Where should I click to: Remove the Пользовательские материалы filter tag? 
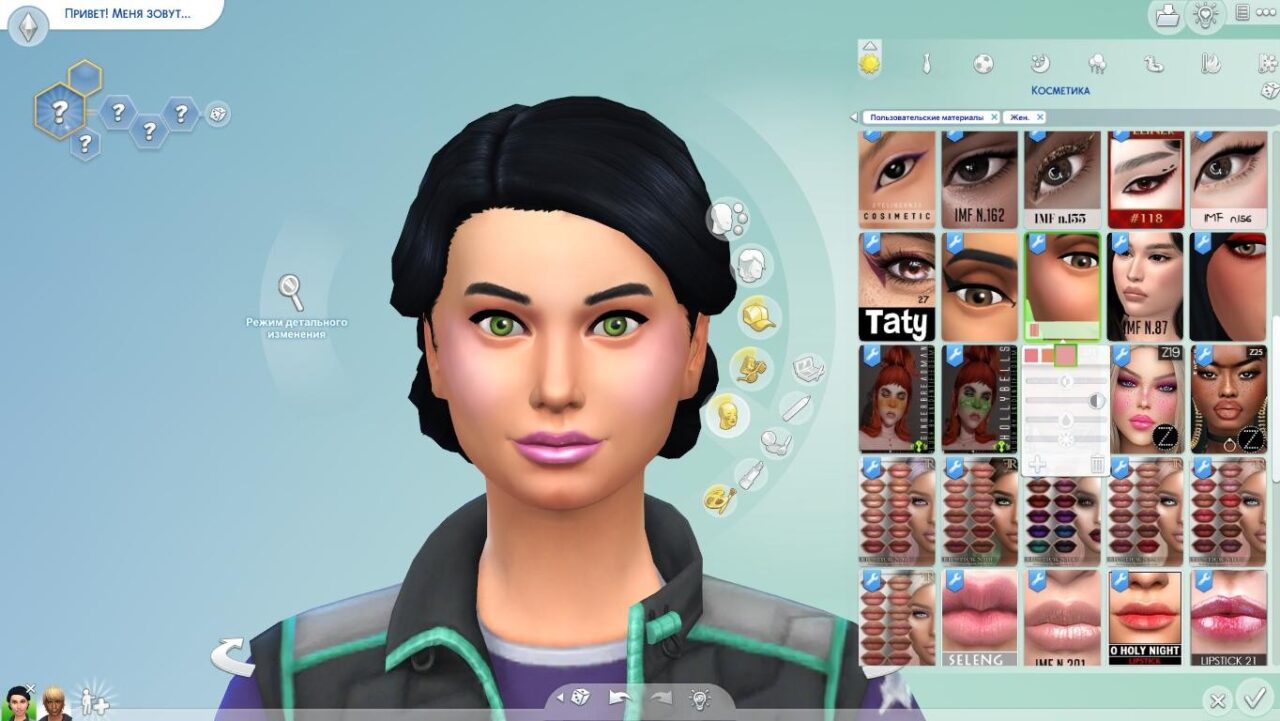point(994,117)
